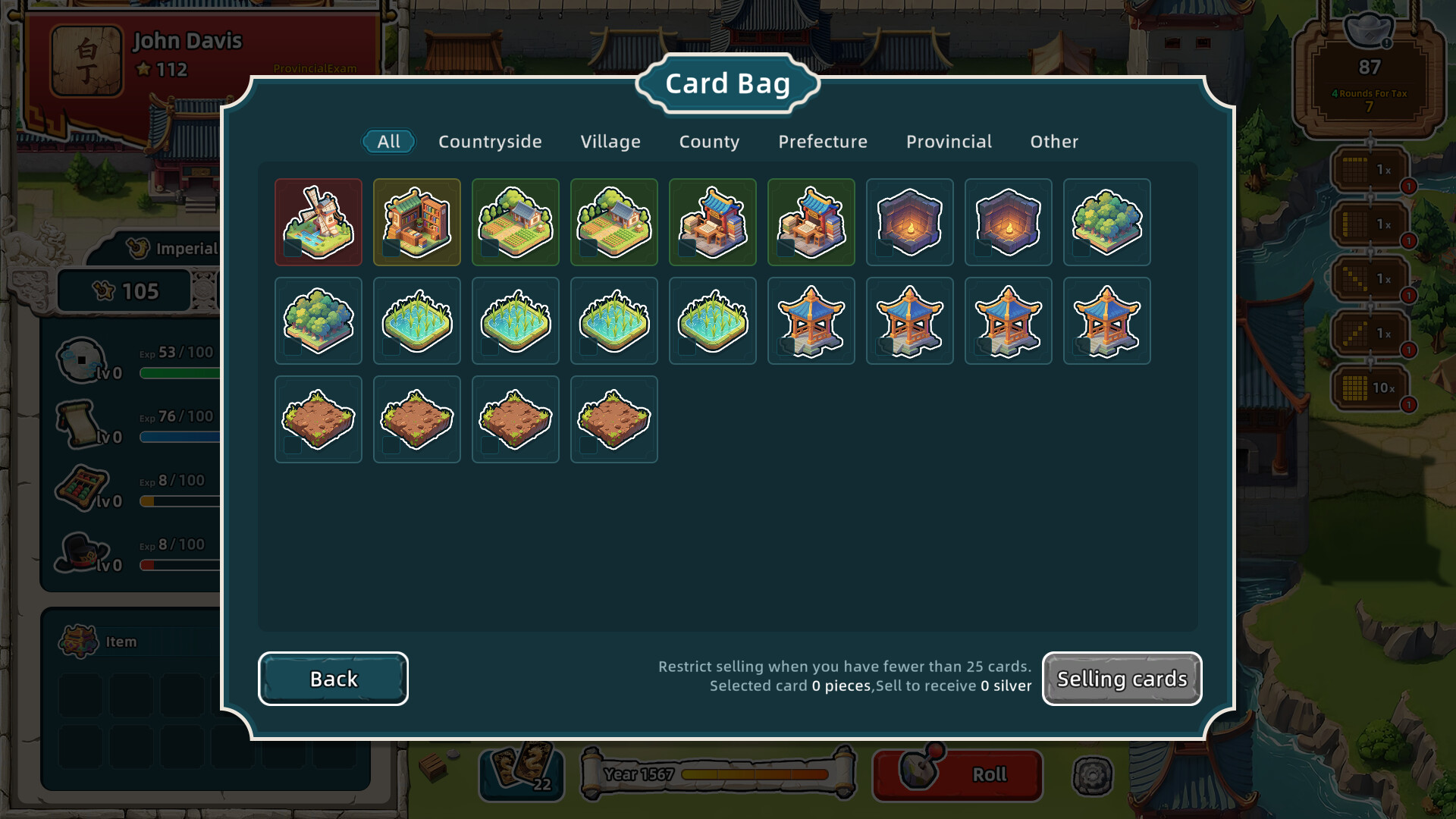
Task: Select the County filter tab
Action: (x=708, y=141)
